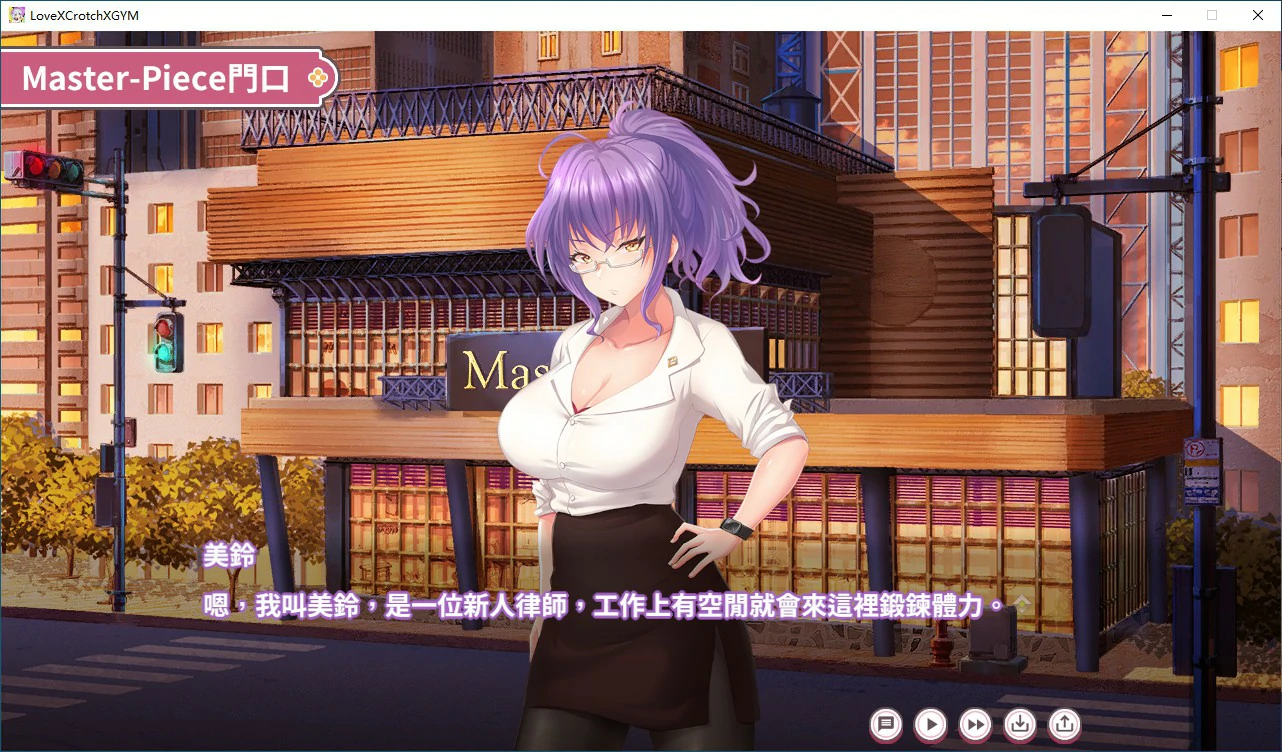The width and height of the screenshot is (1282, 752).
Task: Click the clover icon on the location banner
Action: pyautogui.click(x=319, y=77)
